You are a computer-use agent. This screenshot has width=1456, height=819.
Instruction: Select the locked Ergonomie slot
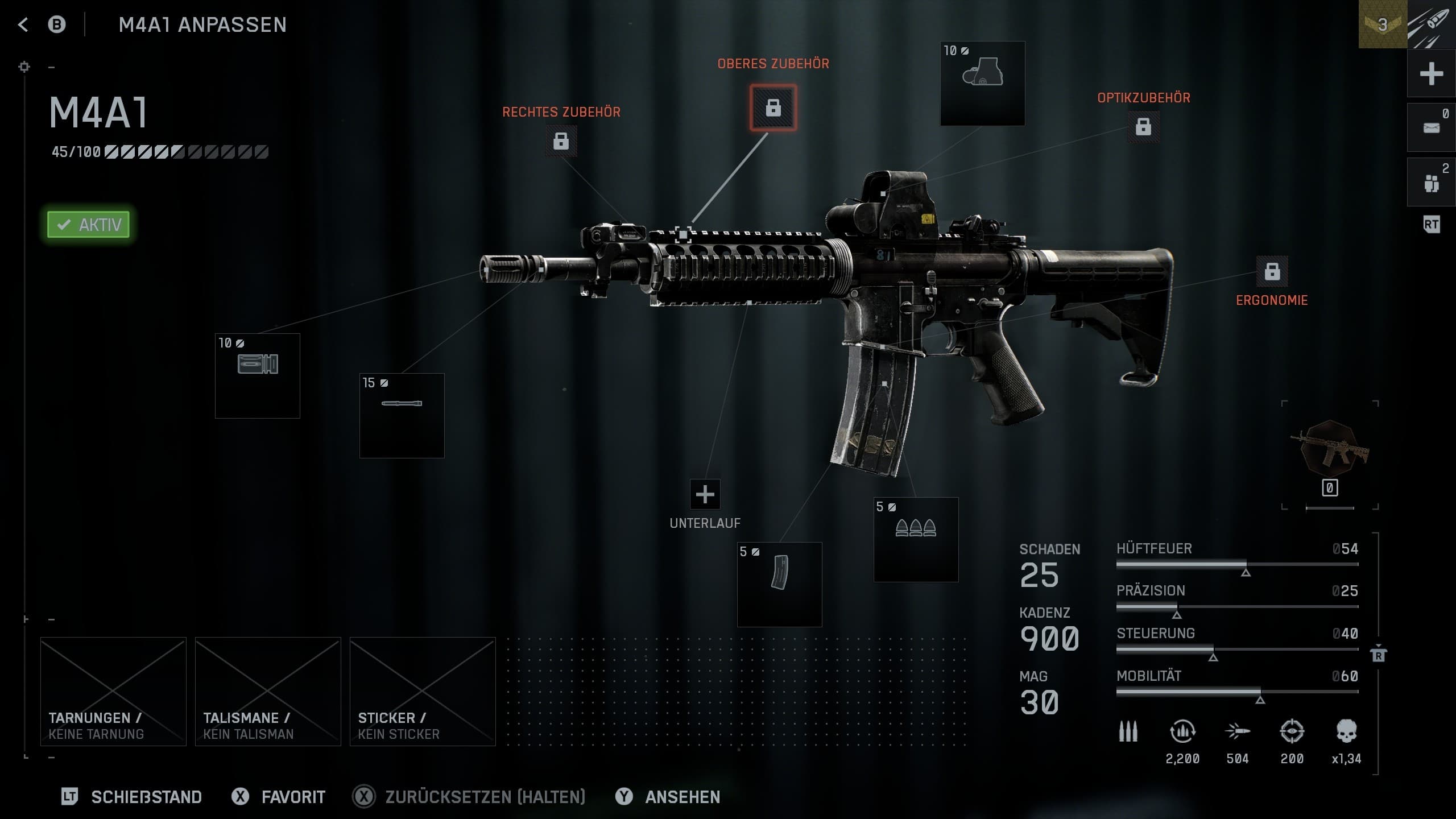(x=1272, y=271)
